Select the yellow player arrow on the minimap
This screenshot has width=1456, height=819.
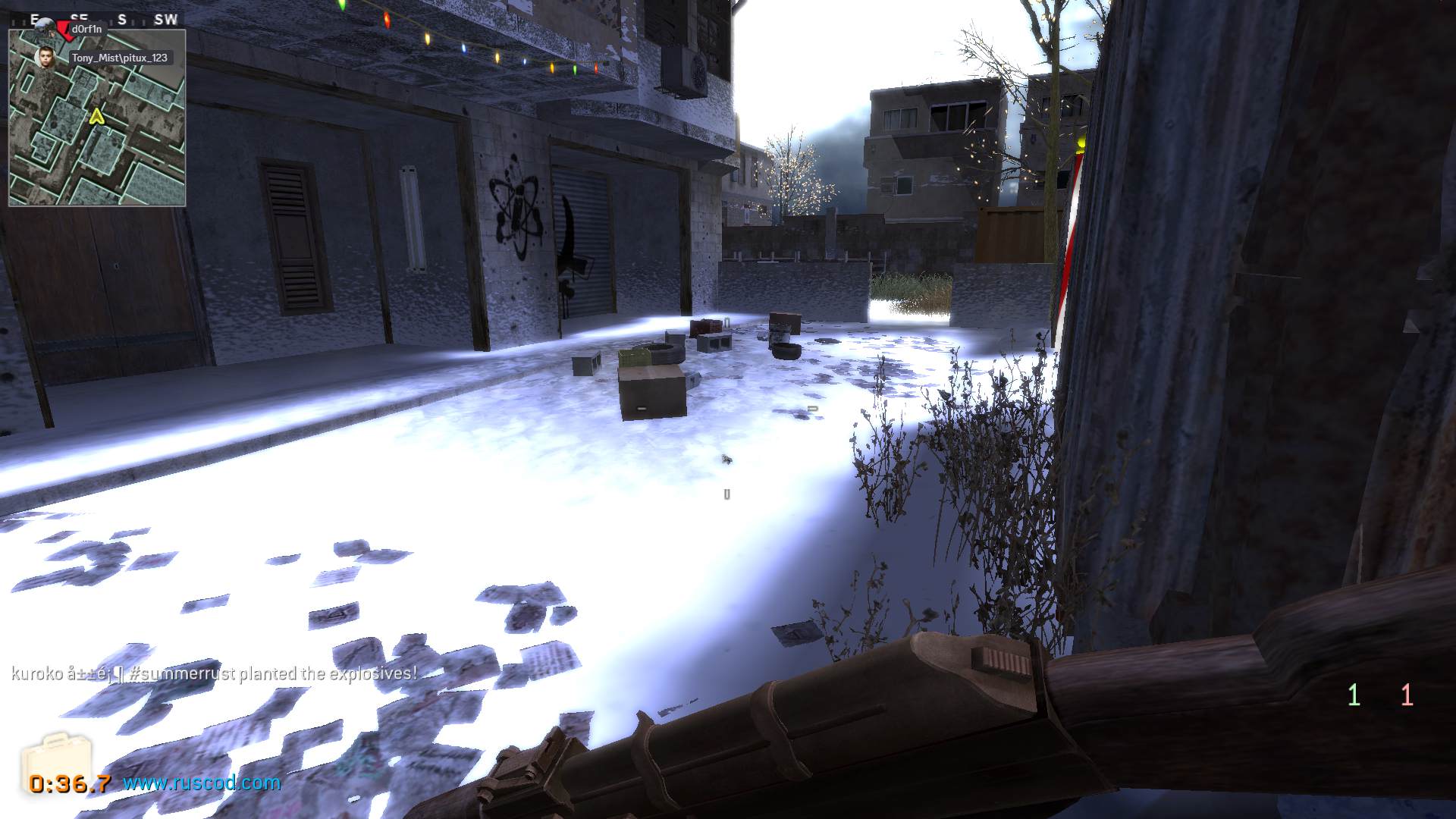click(96, 117)
